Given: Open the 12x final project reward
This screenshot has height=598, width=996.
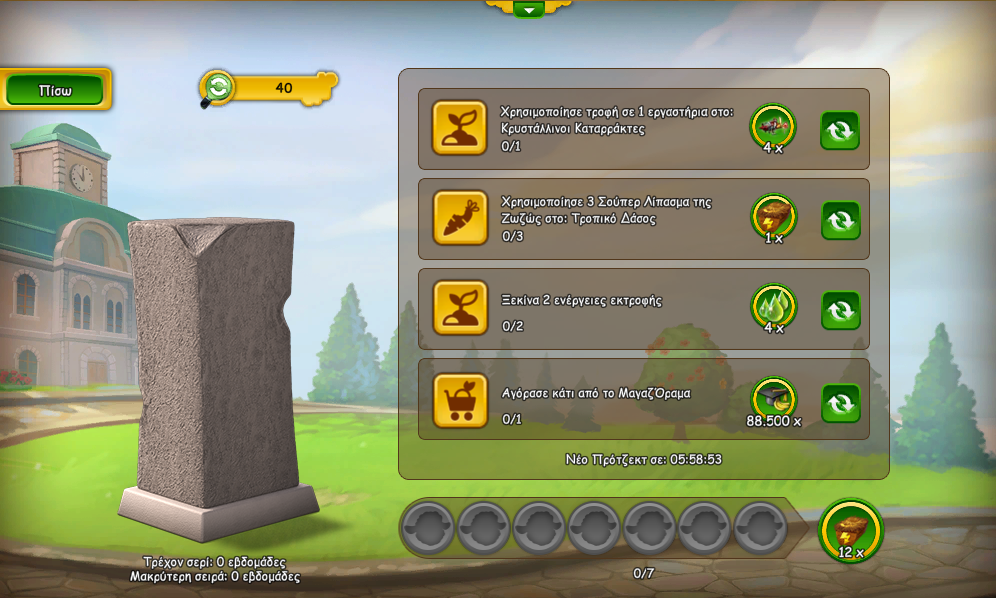Looking at the screenshot, I should click(x=851, y=531).
